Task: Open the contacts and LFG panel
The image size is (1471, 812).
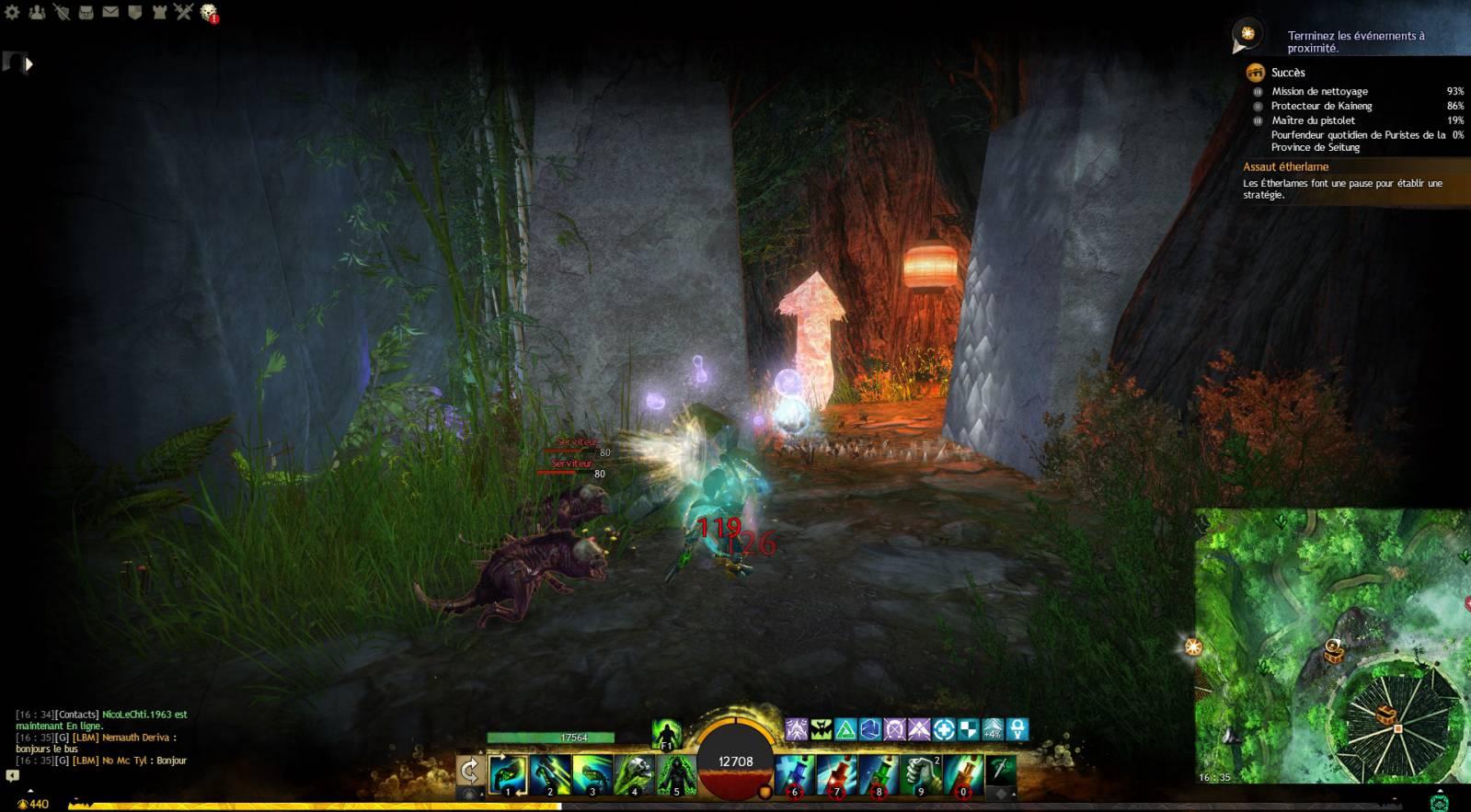Action: (37, 13)
